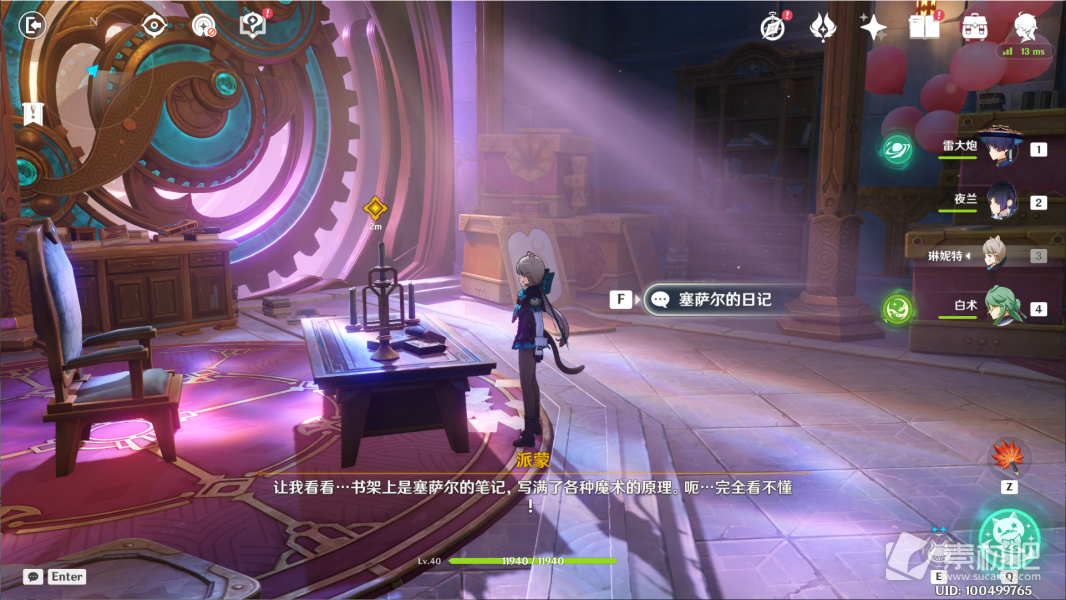Use the red maple leaf gadget
This screenshot has width=1066, height=600.
pyautogui.click(x=1008, y=459)
